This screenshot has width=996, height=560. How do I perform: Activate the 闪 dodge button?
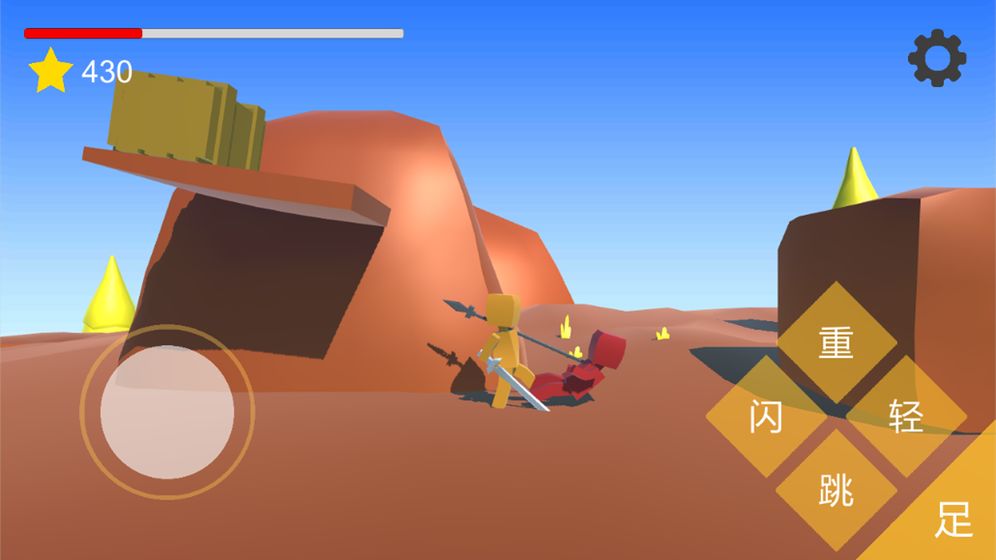tap(766, 415)
